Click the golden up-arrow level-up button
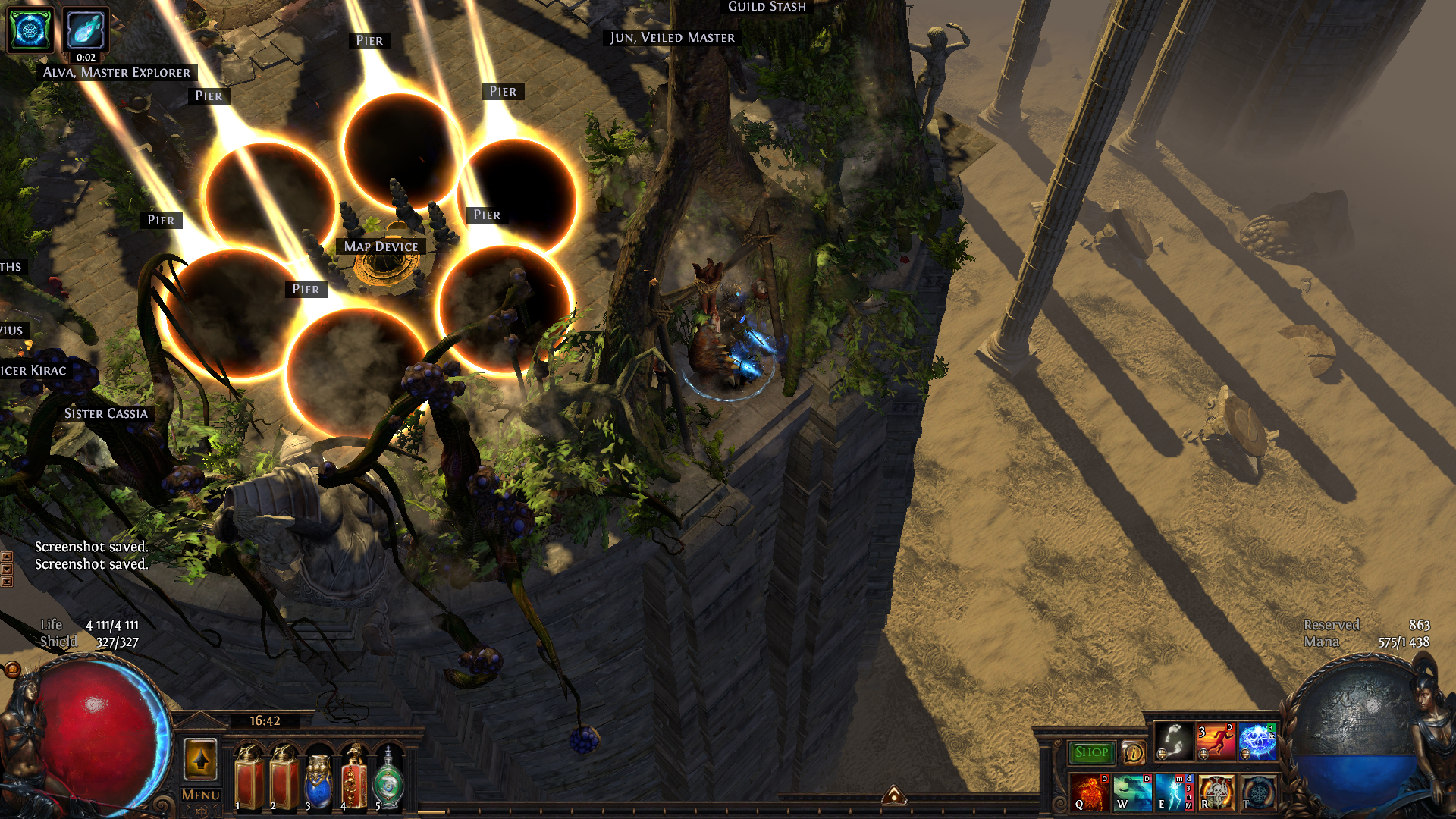Viewport: 1456px width, 819px height. (x=201, y=759)
